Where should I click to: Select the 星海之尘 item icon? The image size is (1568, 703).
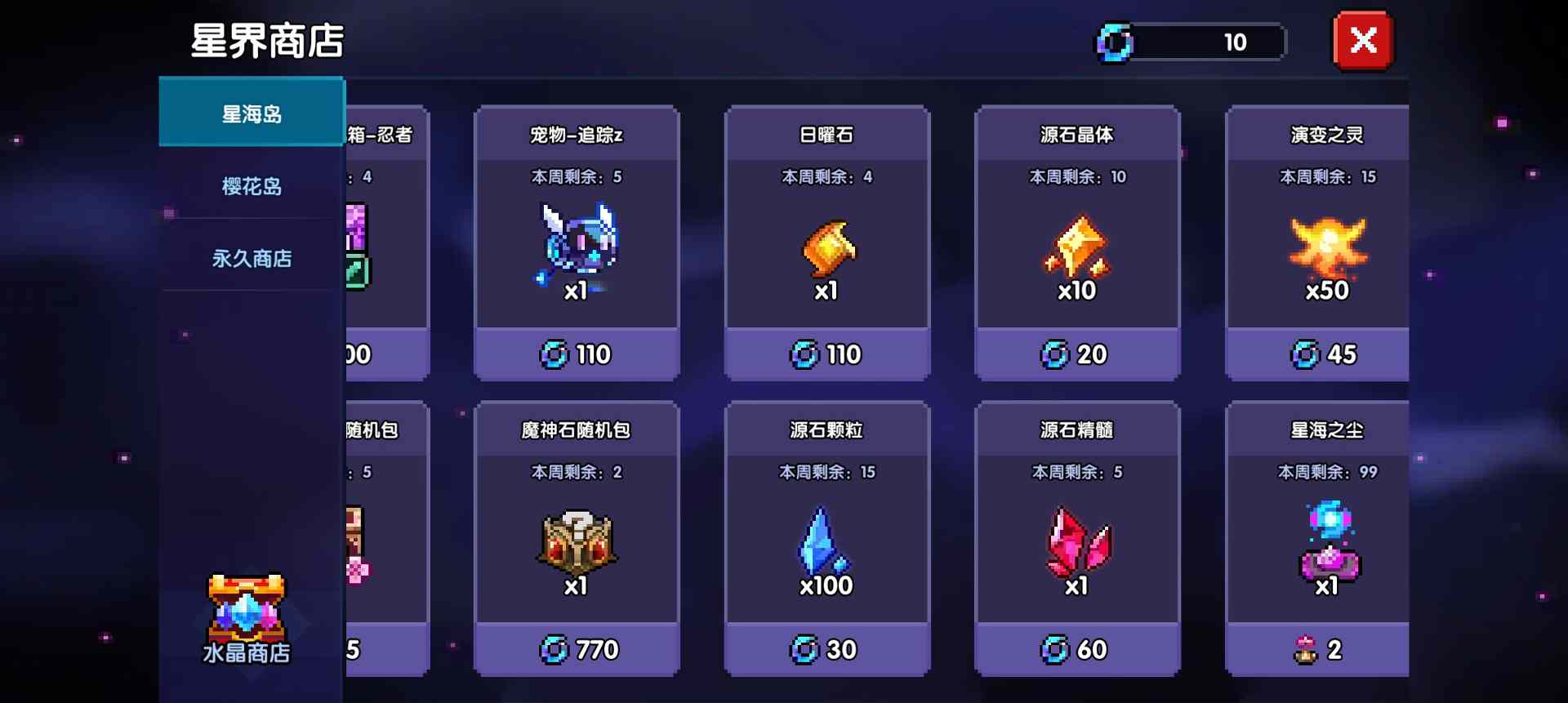point(1326,543)
